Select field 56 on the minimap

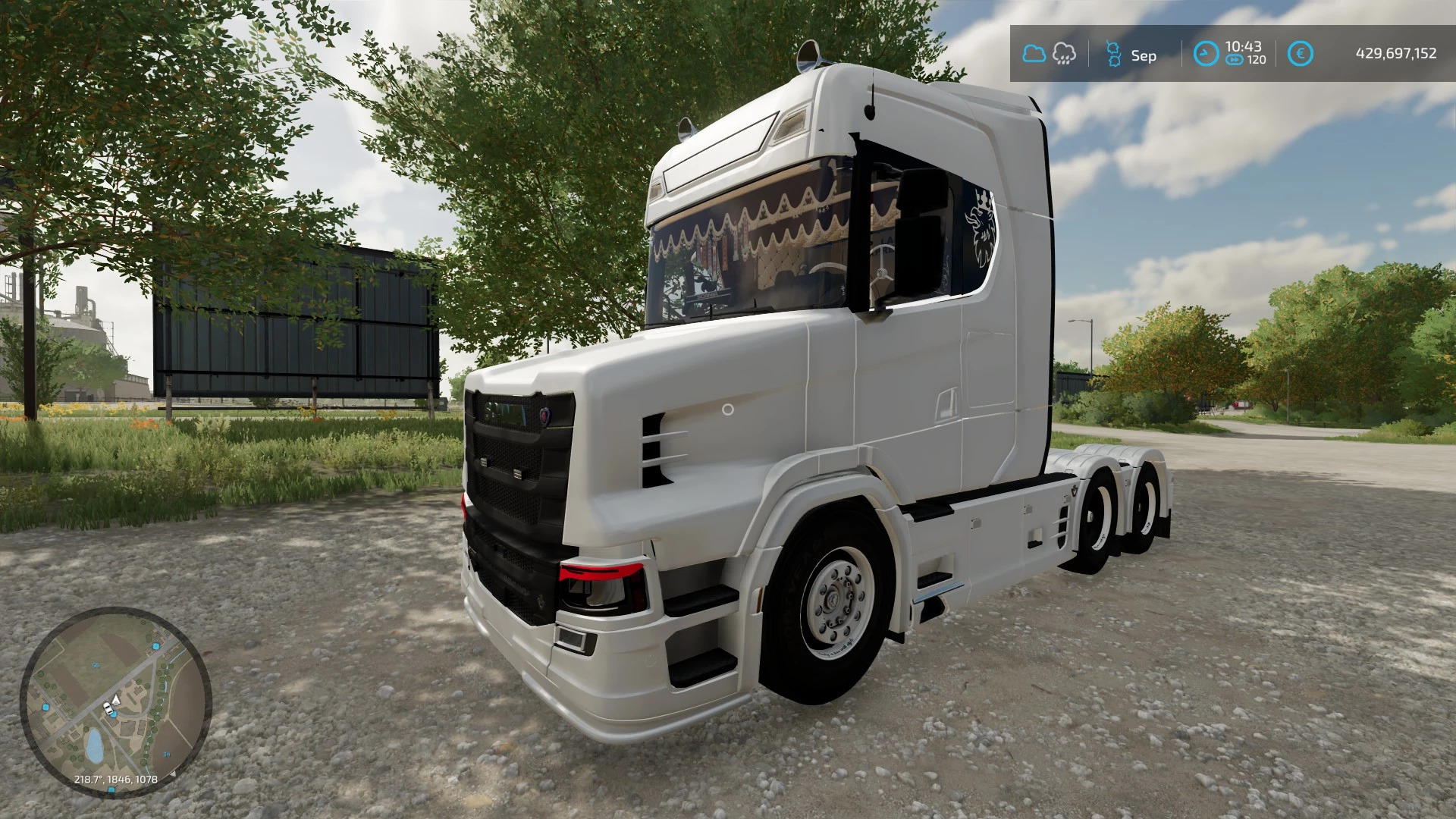(96, 666)
